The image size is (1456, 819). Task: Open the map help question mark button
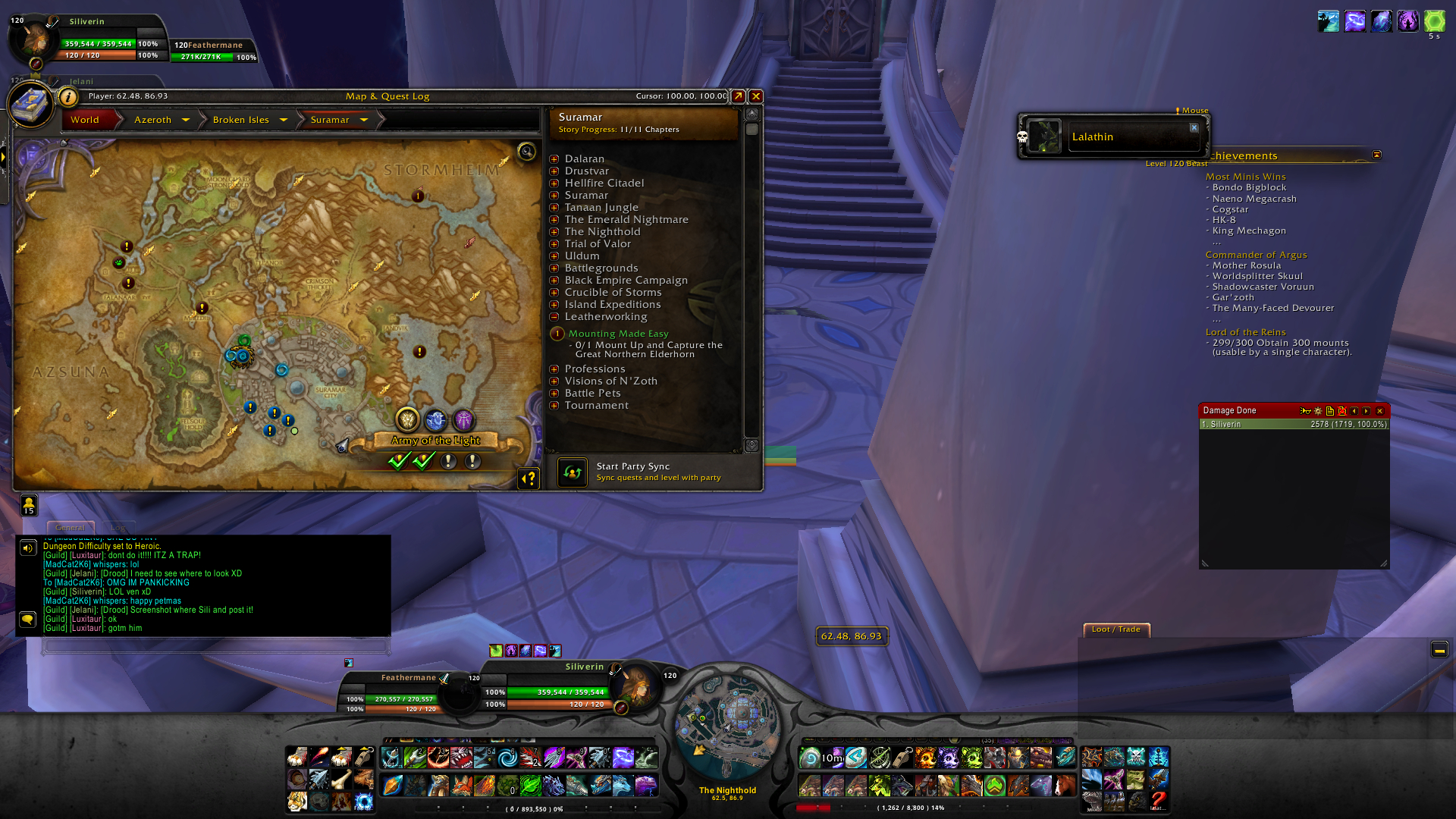click(529, 479)
